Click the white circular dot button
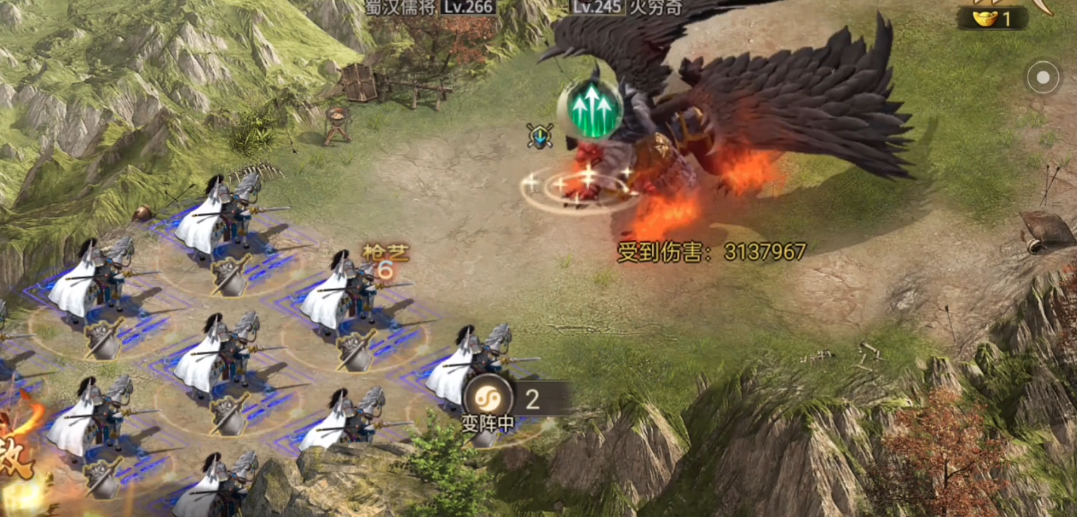Screen dimensions: 1077x517 (1043, 77)
